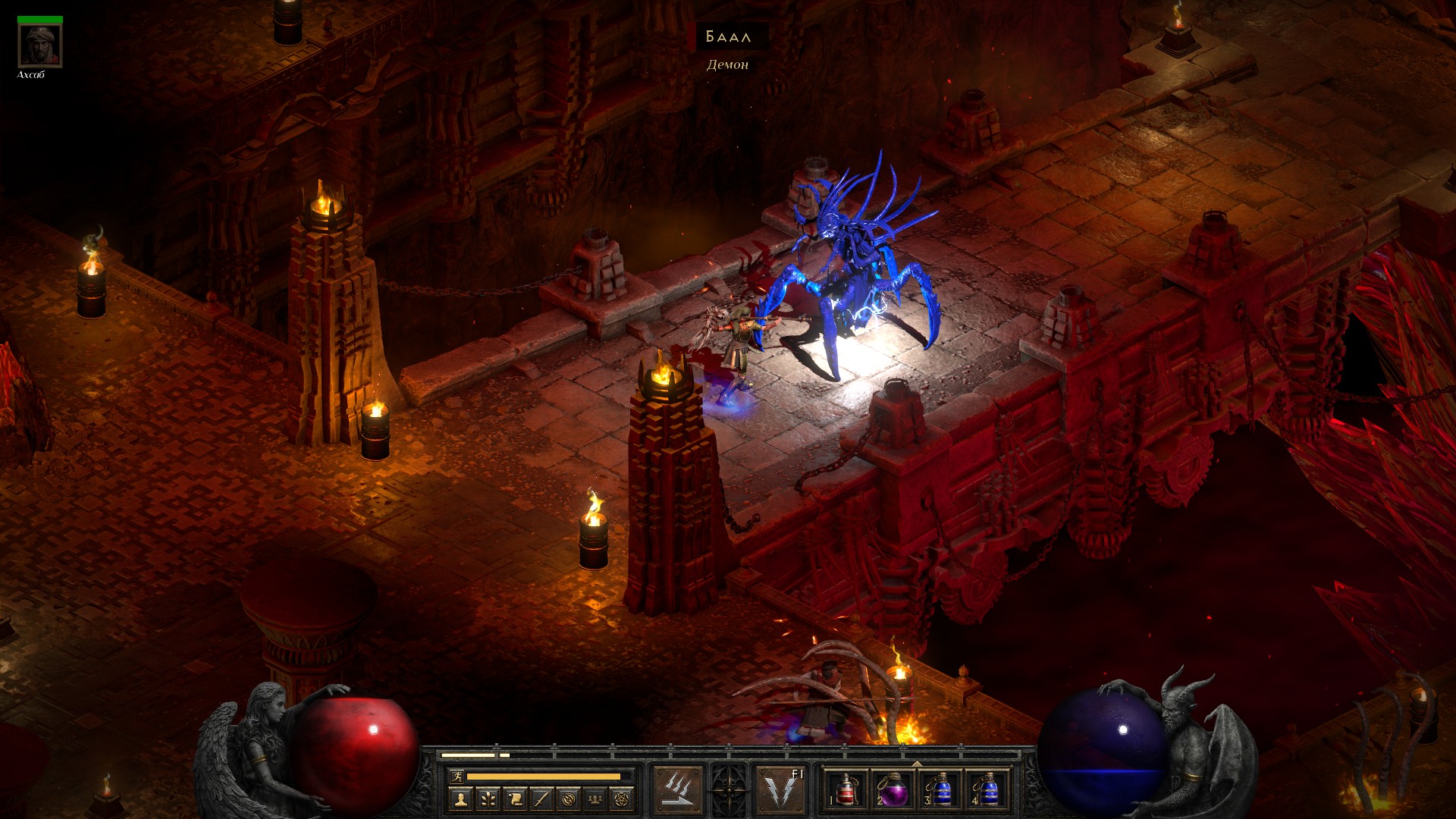The image size is (1456, 819).
Task: Expand the potion belt with the arrow
Action: (917, 764)
